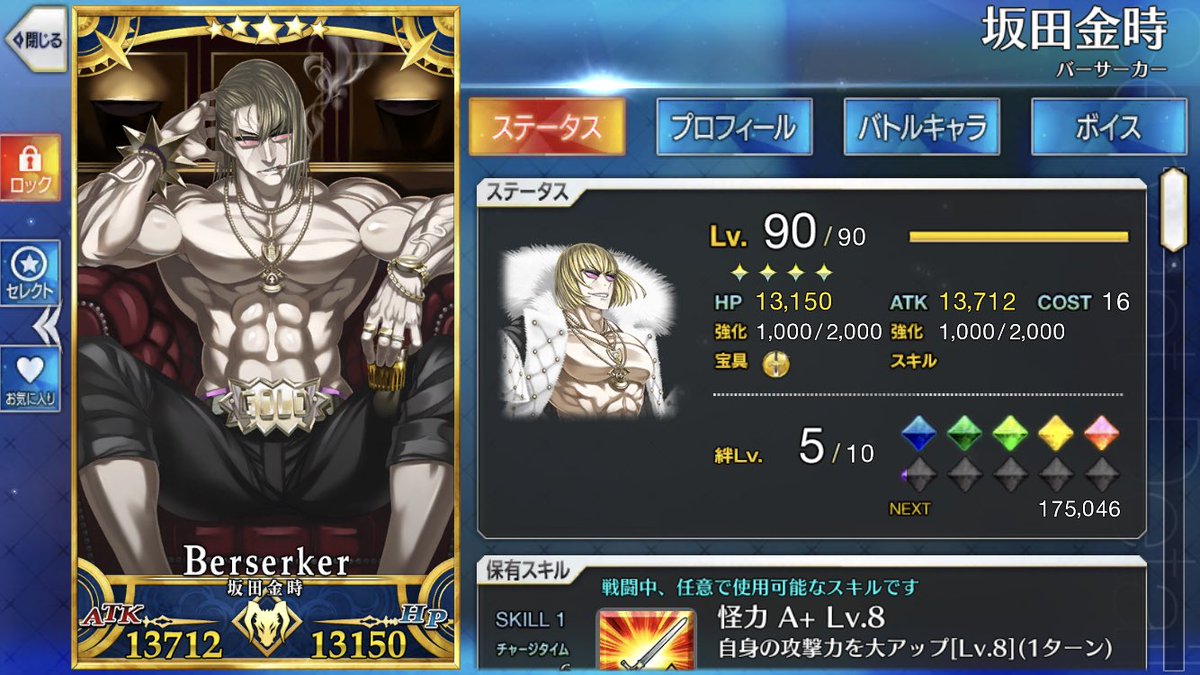Mark servant as favorite (お気に入り)
This screenshot has height=675, width=1200.
tap(31, 377)
